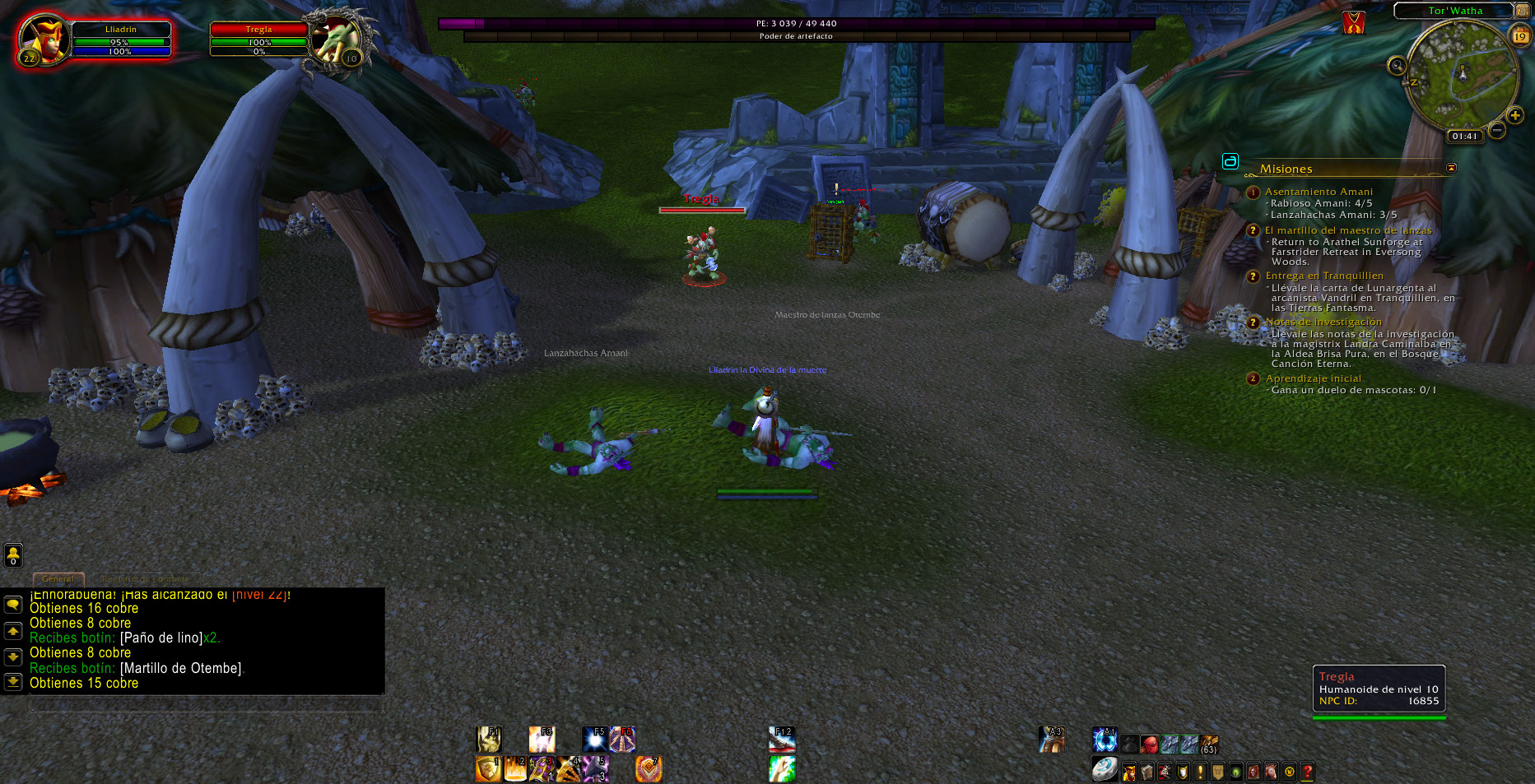Activate the golden shield ability on key 1
Viewport: 1535px width, 784px height.
488,769
